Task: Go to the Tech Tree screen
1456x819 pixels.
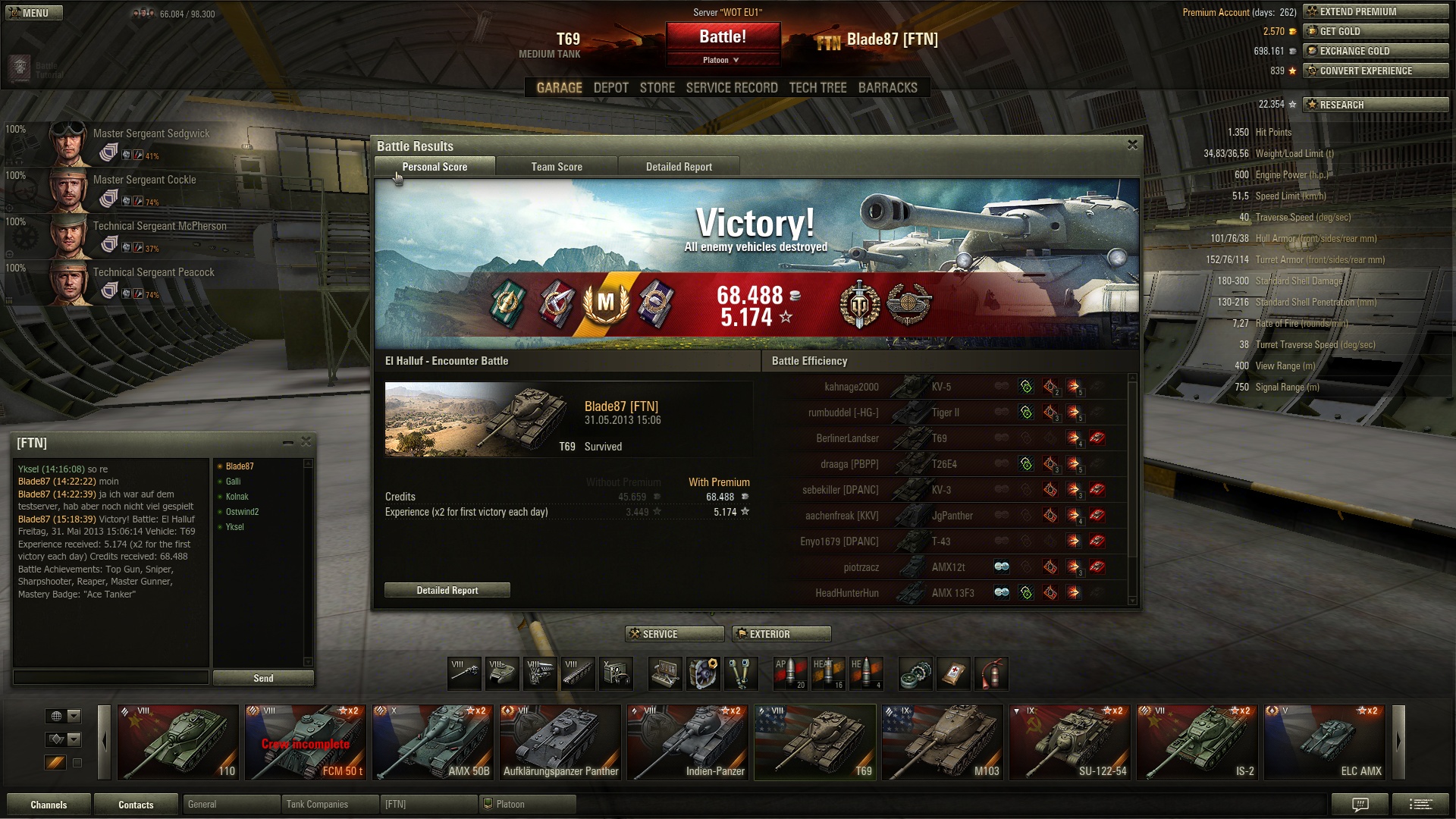Action: (x=817, y=88)
